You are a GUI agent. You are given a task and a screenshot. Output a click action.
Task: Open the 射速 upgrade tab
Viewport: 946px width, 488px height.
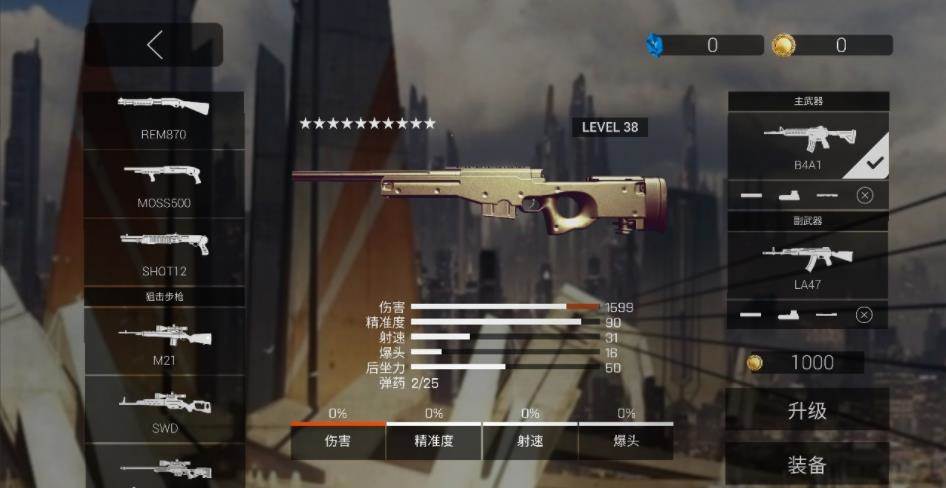(530, 441)
